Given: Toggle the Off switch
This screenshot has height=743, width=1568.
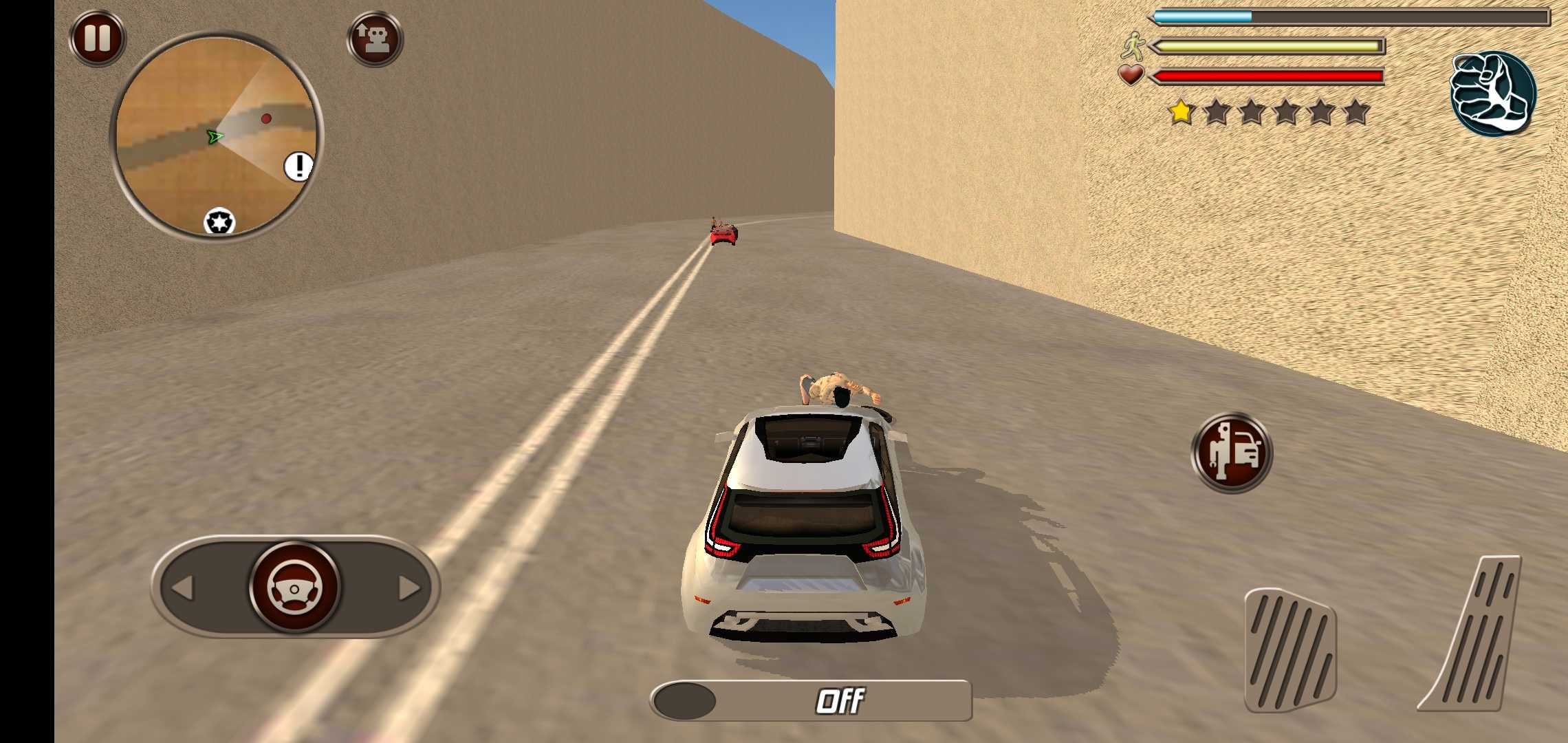Looking at the screenshot, I should 811,701.
